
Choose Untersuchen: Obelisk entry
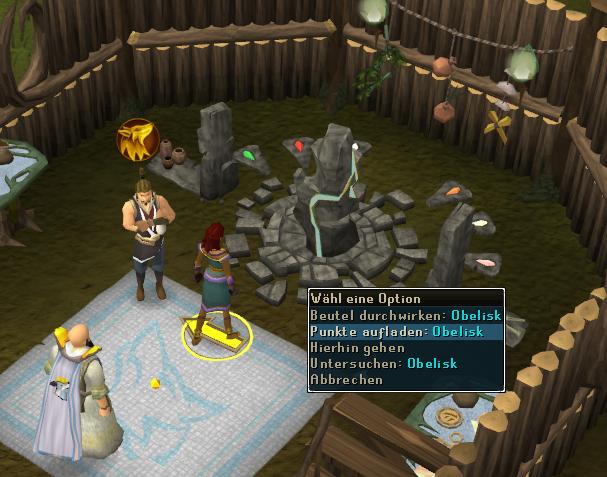384,363
